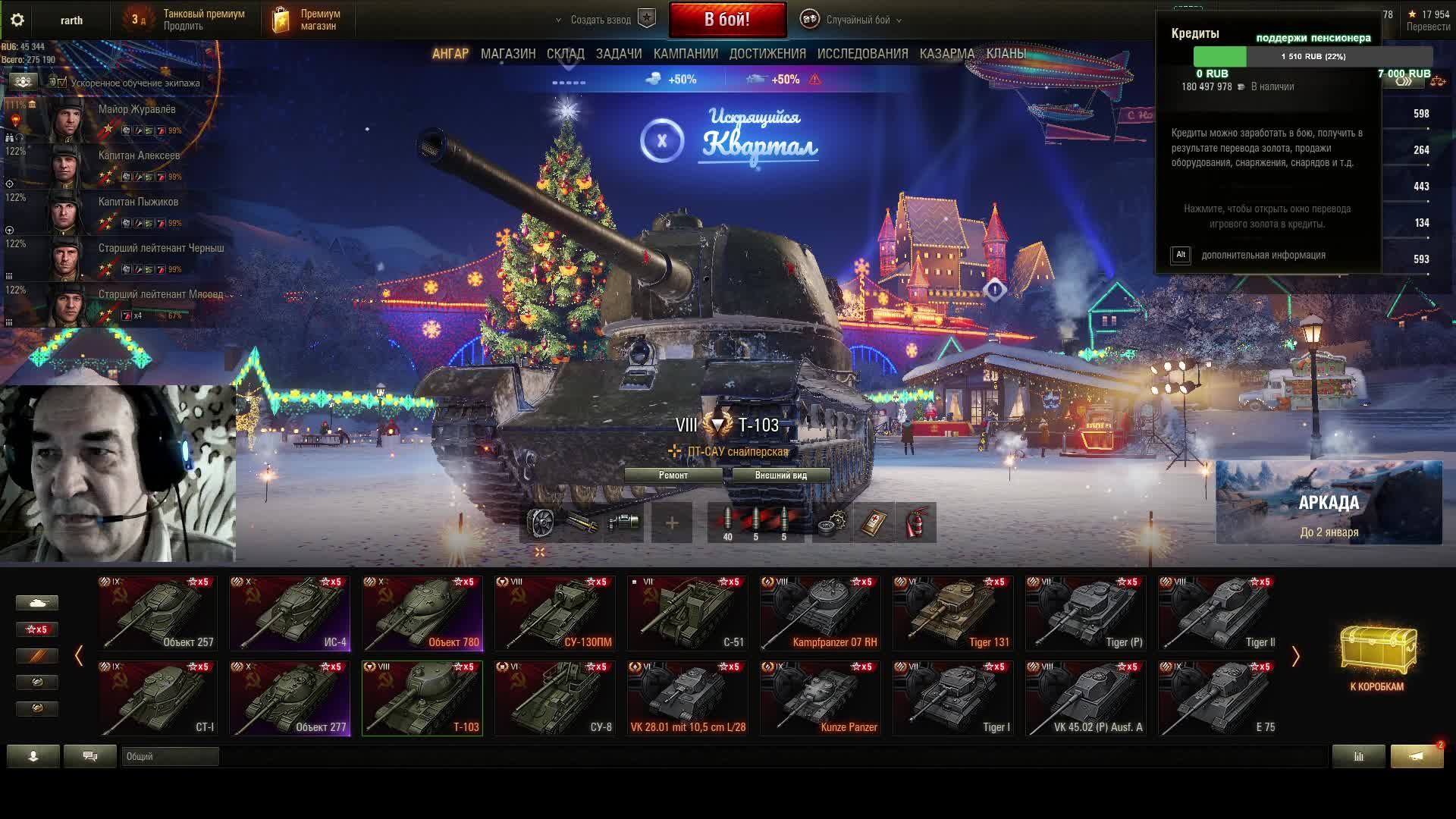Toggle Ускоренное обучение экипажа checkbox

(x=63, y=83)
